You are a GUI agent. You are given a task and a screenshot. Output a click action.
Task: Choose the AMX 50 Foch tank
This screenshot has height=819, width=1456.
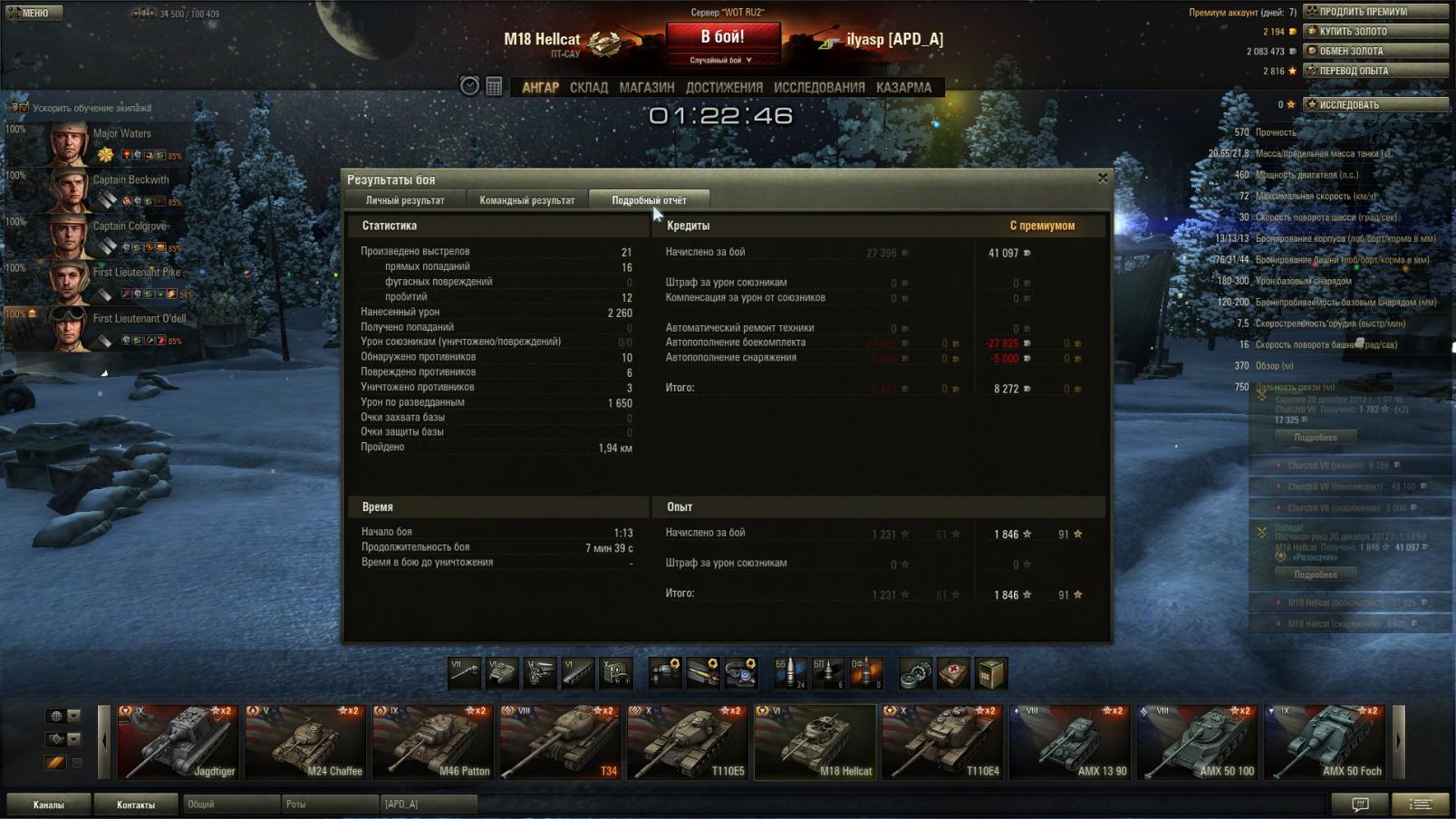point(1325,742)
